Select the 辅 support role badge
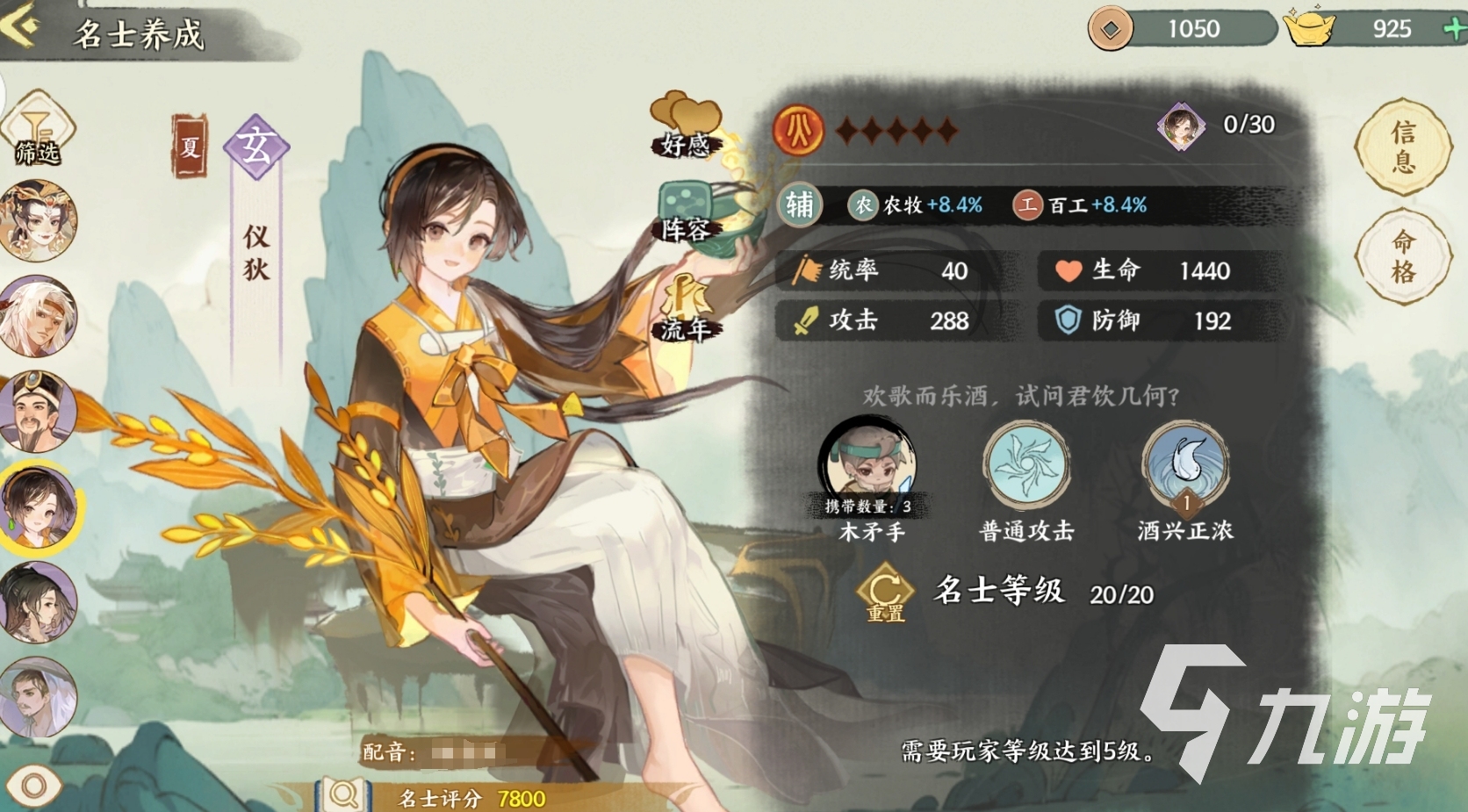Viewport: 1468px width, 812px height. [x=798, y=205]
